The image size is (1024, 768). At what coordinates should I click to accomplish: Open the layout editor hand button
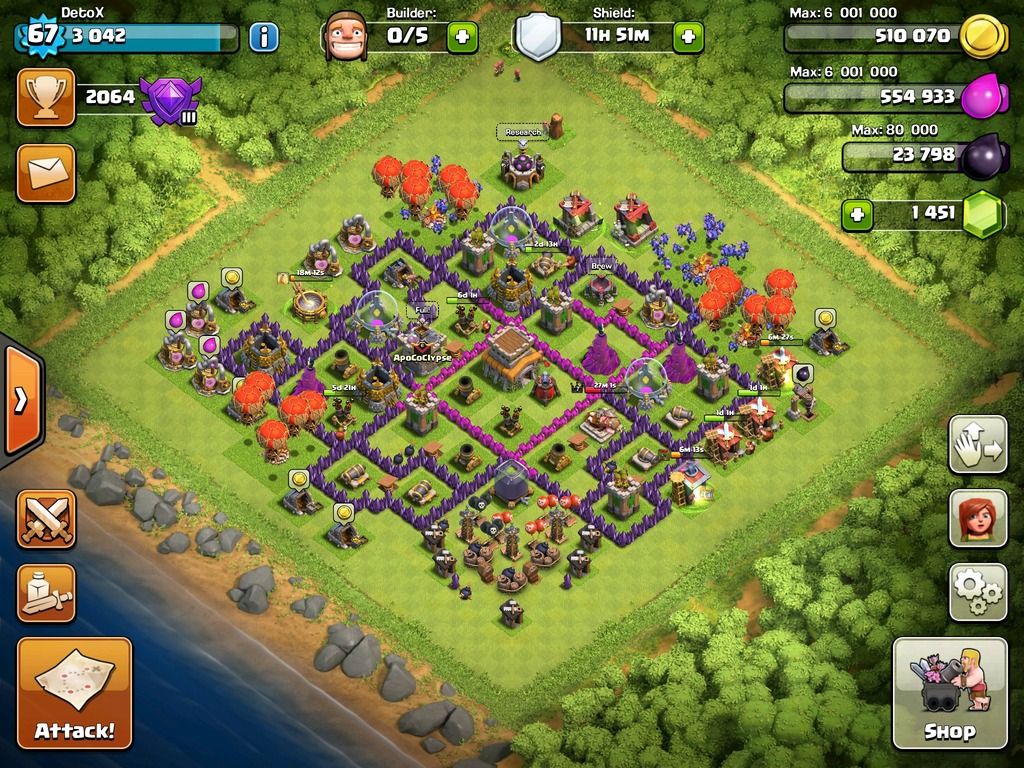(977, 445)
